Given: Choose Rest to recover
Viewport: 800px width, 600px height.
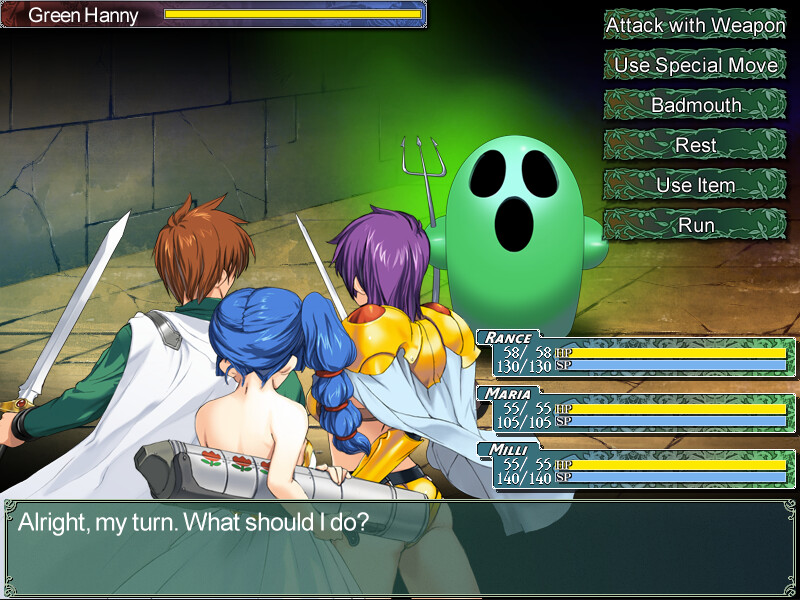Looking at the screenshot, I should [695, 145].
